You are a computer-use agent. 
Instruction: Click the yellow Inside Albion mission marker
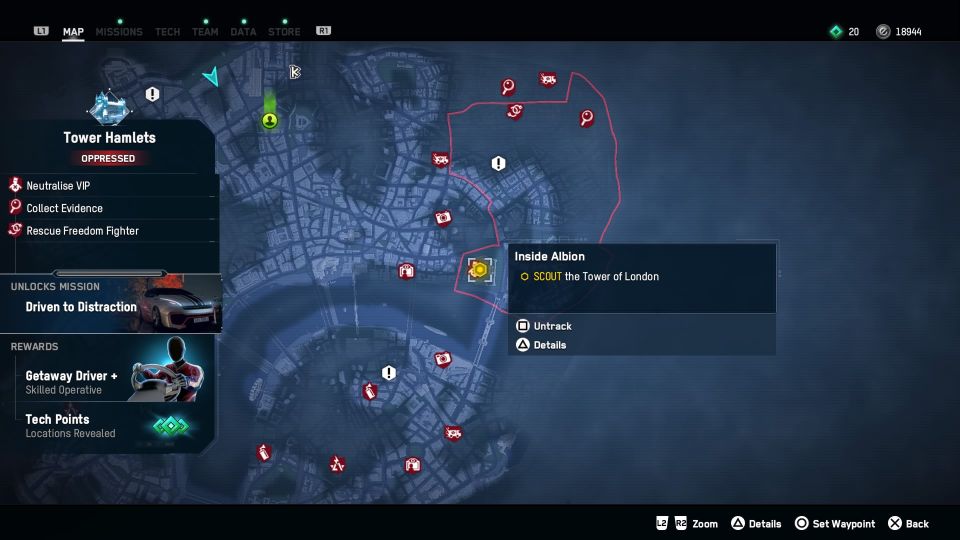[479, 269]
